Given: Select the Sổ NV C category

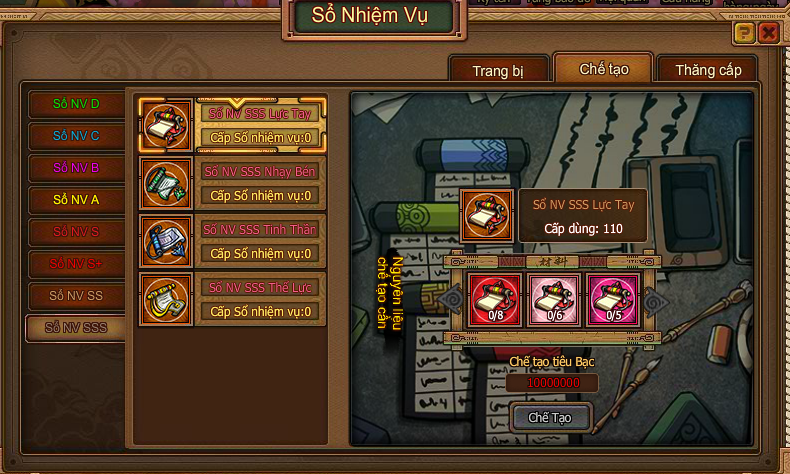Looking at the screenshot, I should tap(76, 136).
